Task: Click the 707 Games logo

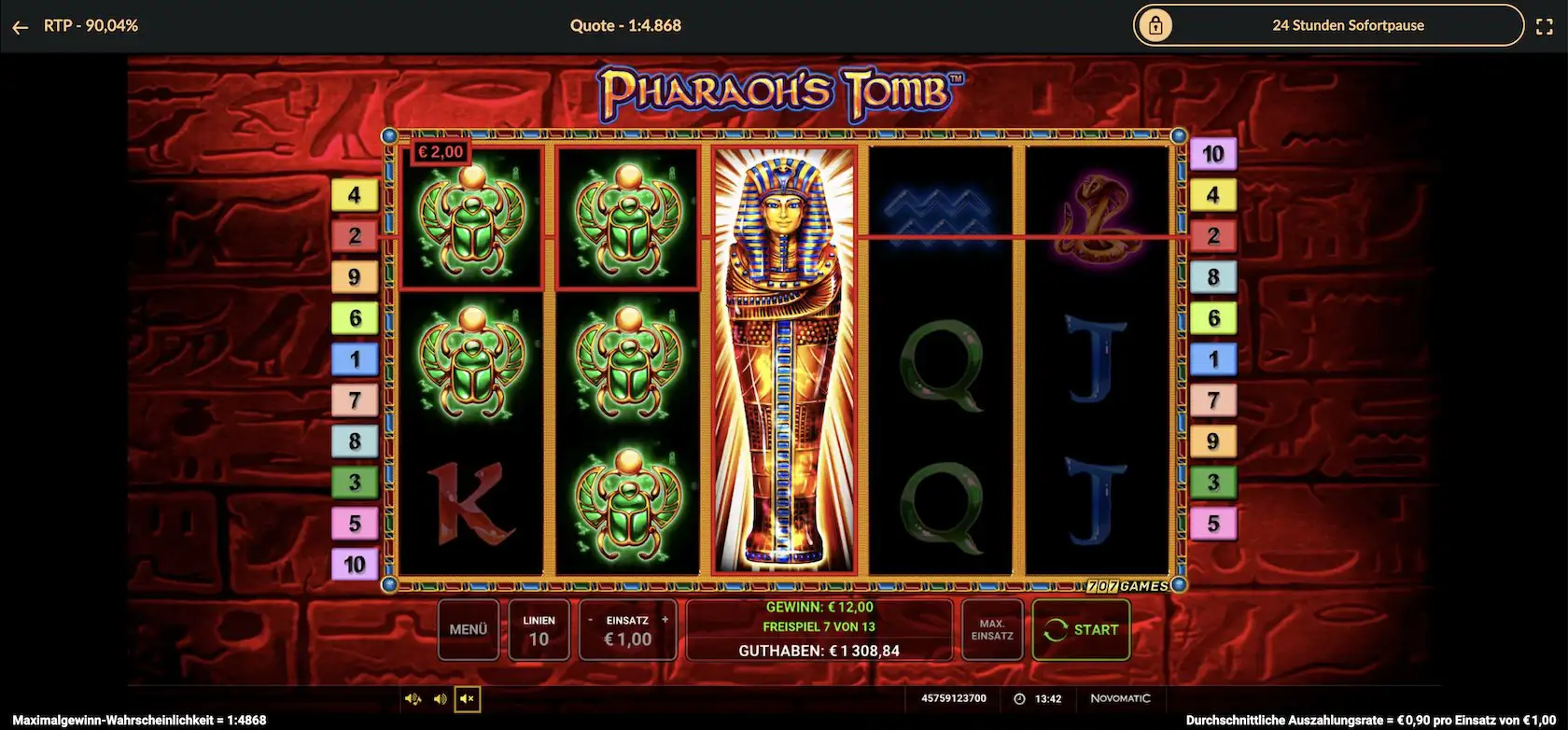Action: pyautogui.click(x=1127, y=585)
